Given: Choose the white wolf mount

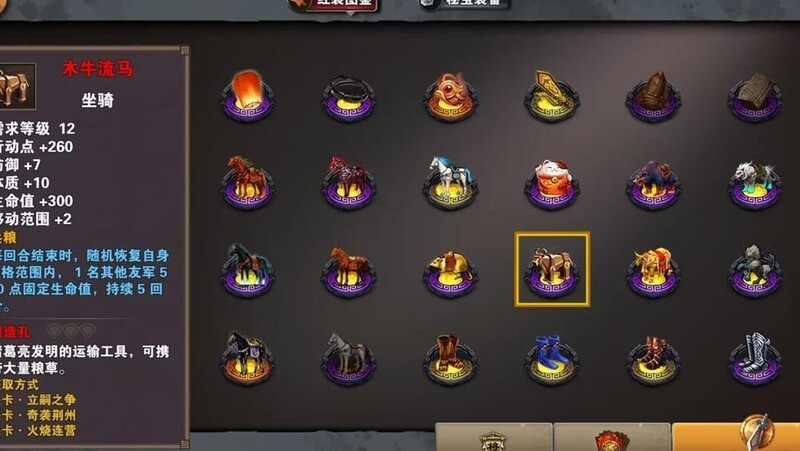Looking at the screenshot, I should click(754, 180).
